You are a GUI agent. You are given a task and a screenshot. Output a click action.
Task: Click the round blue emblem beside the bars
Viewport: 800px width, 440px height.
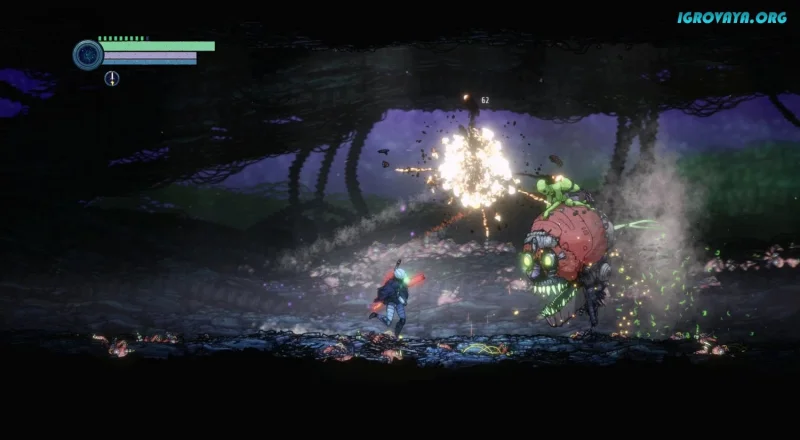tap(88, 54)
